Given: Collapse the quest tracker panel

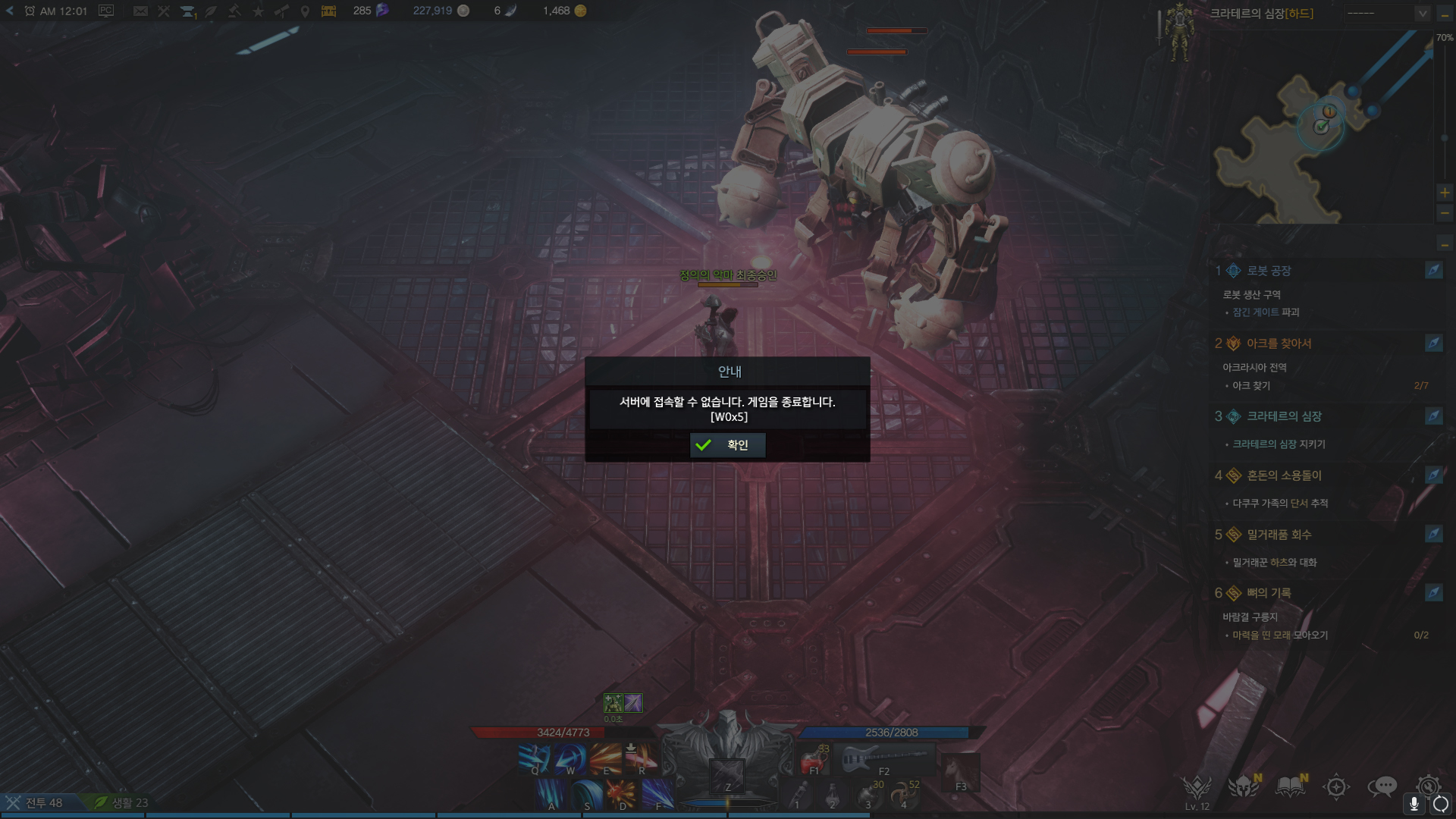Looking at the screenshot, I should tap(1445, 244).
